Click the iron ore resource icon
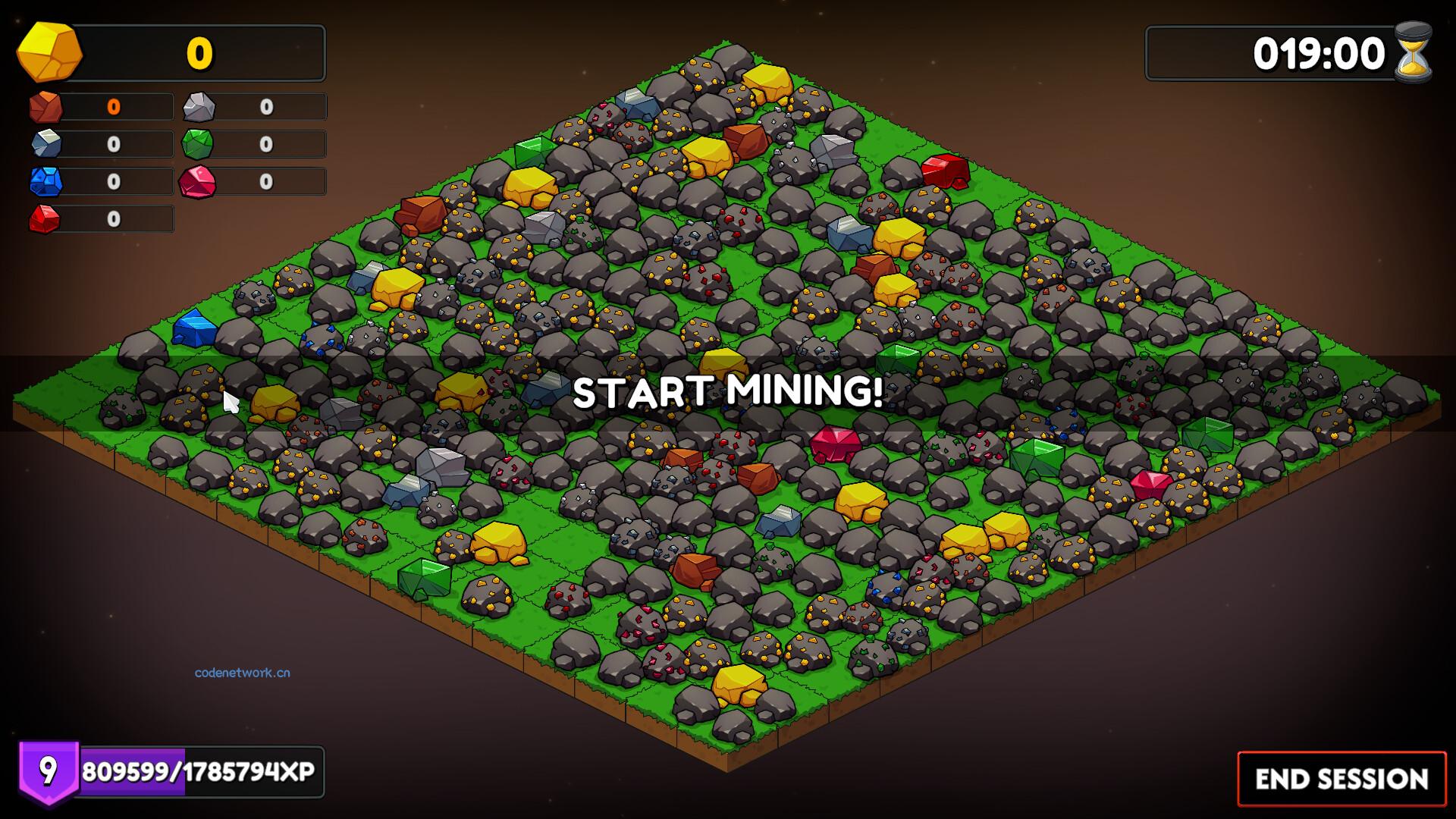Viewport: 1456px width, 819px height. (x=45, y=144)
